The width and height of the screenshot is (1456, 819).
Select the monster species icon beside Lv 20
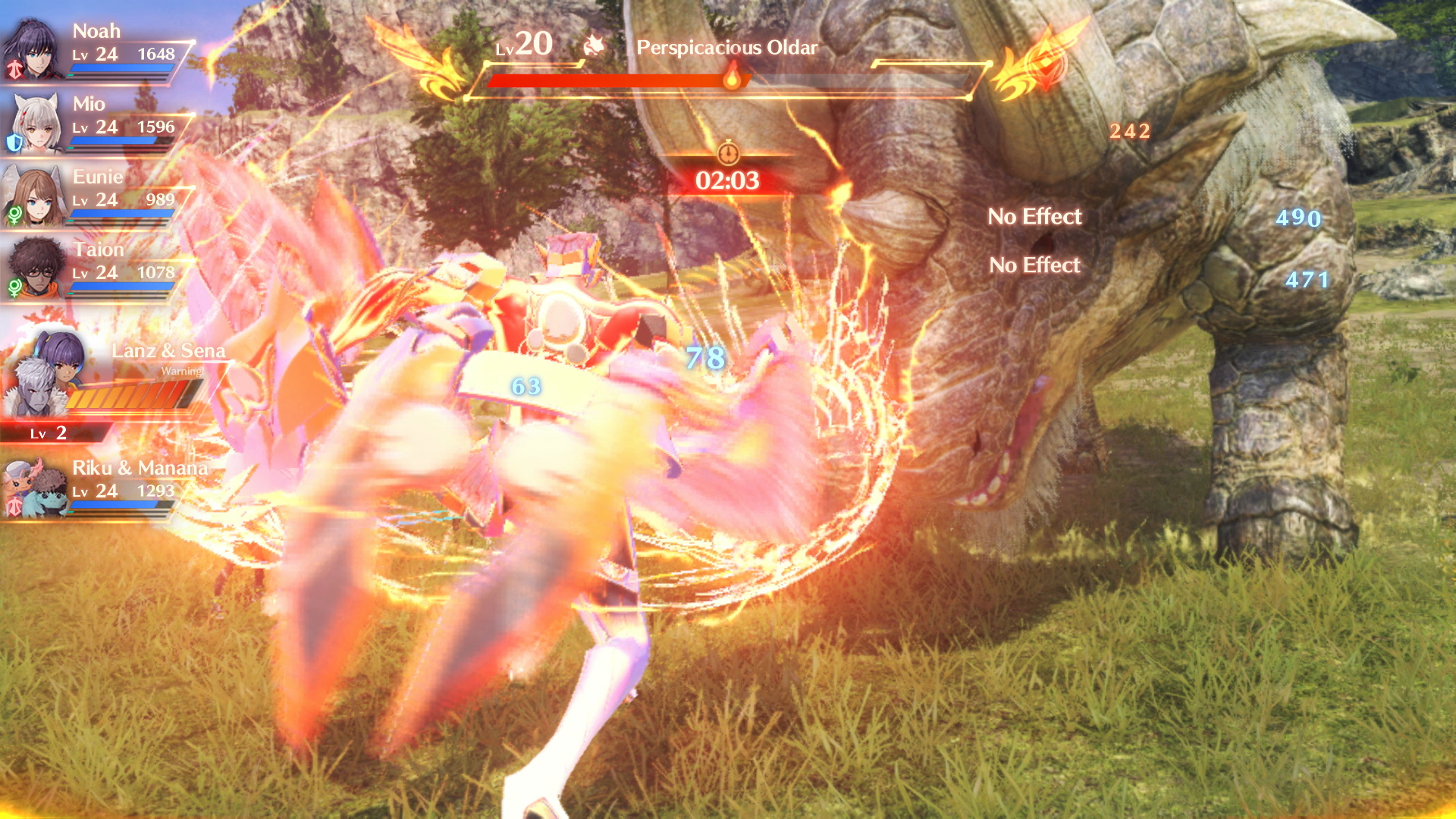coord(594,45)
